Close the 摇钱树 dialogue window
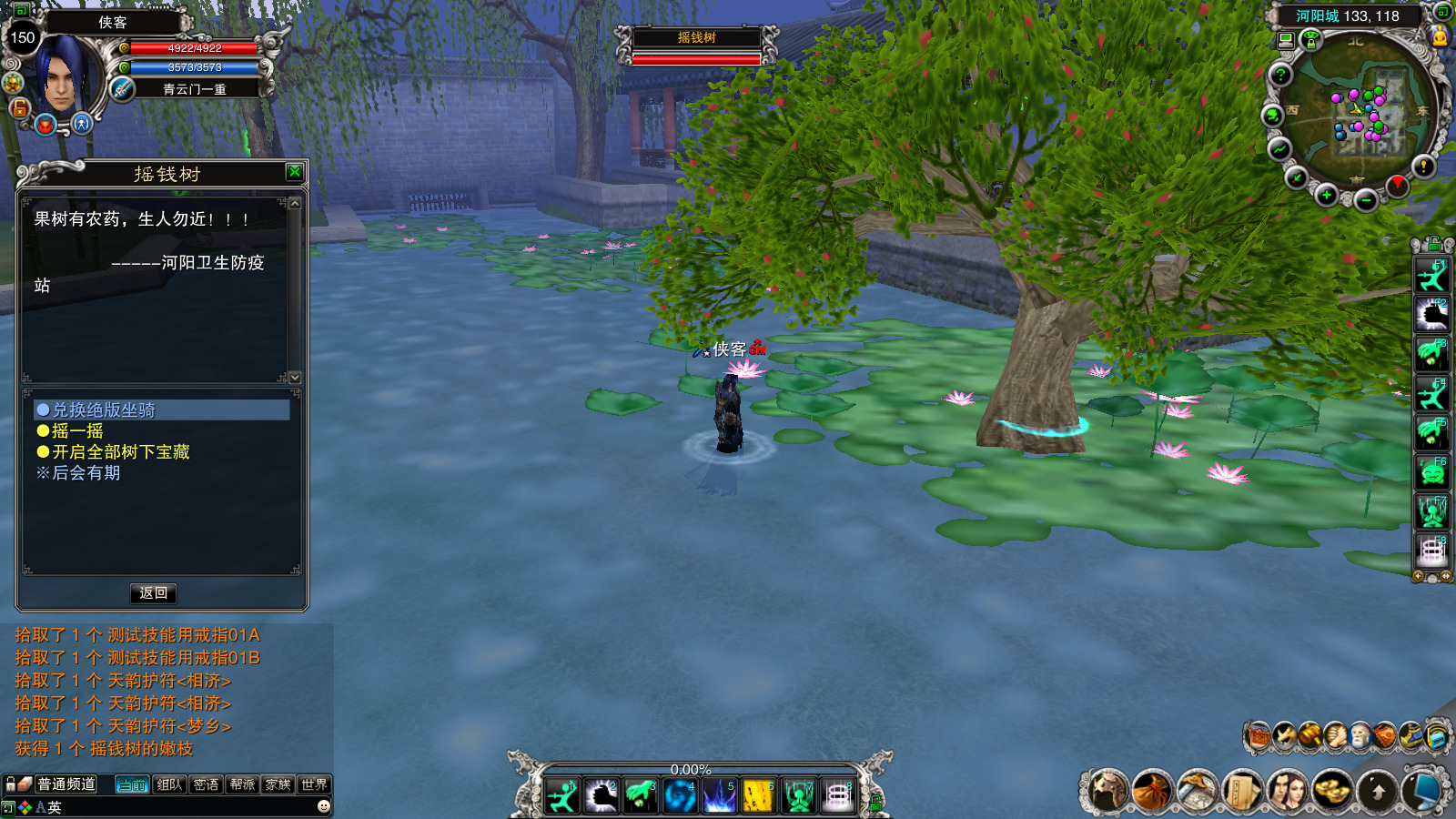 295,172
